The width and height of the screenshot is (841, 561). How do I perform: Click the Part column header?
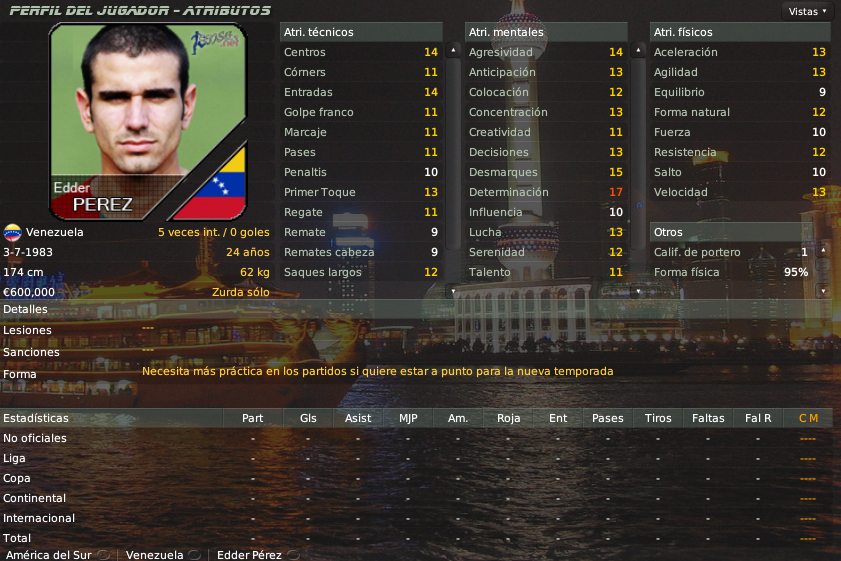[x=253, y=418]
